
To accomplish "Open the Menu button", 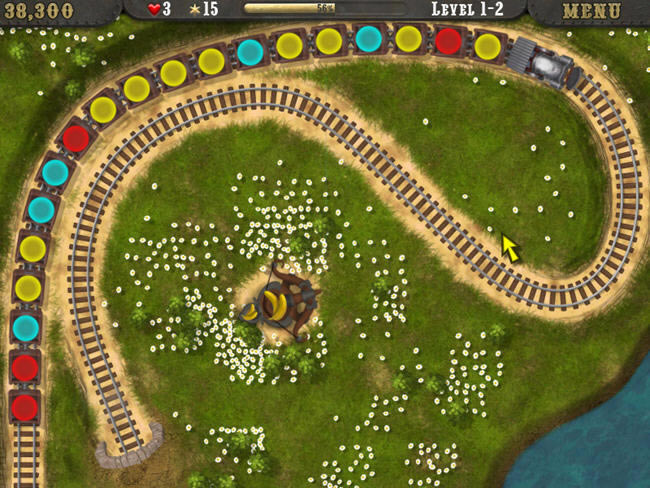I will pos(592,11).
